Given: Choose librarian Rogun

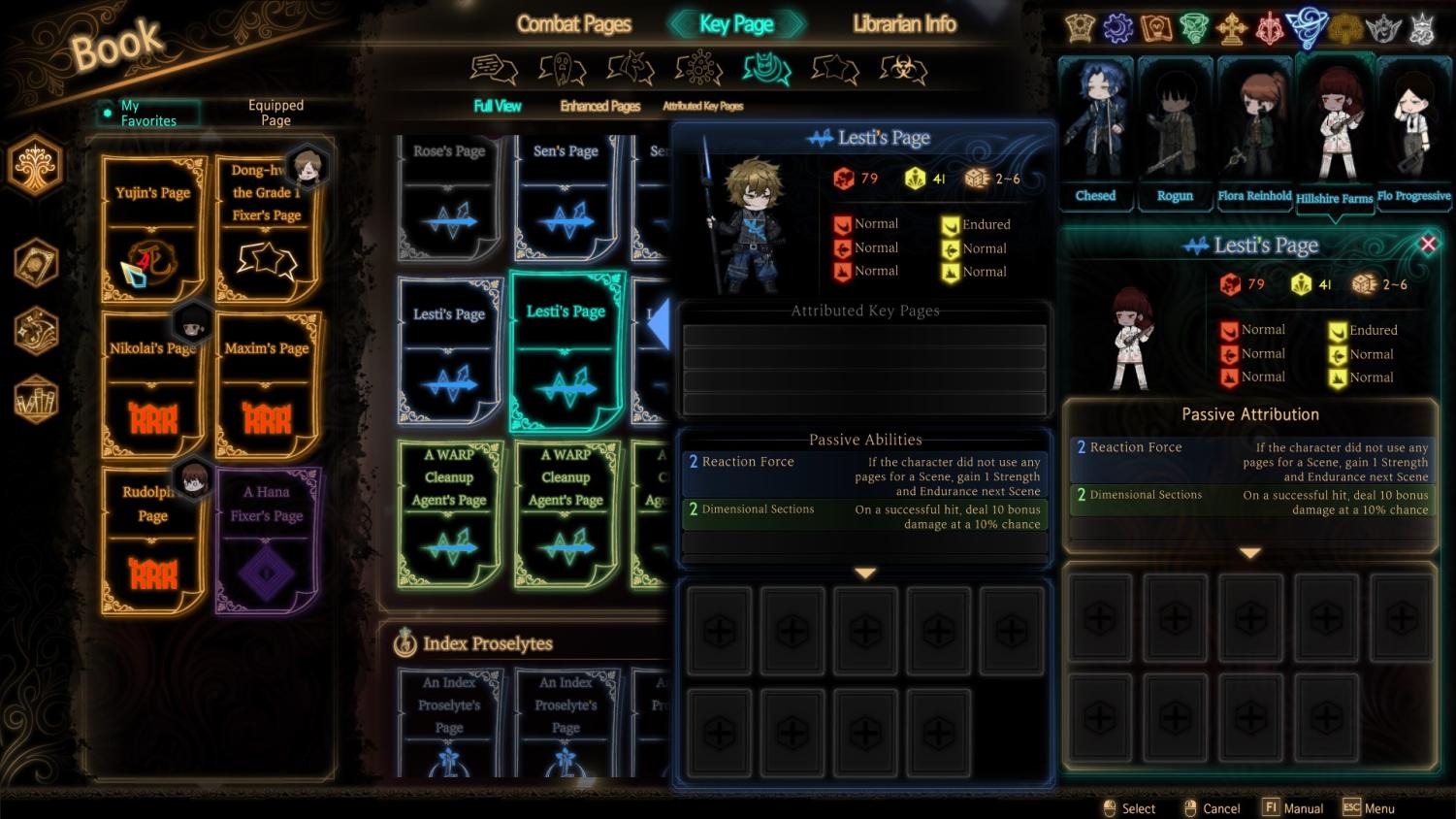Looking at the screenshot, I should tap(1175, 131).
